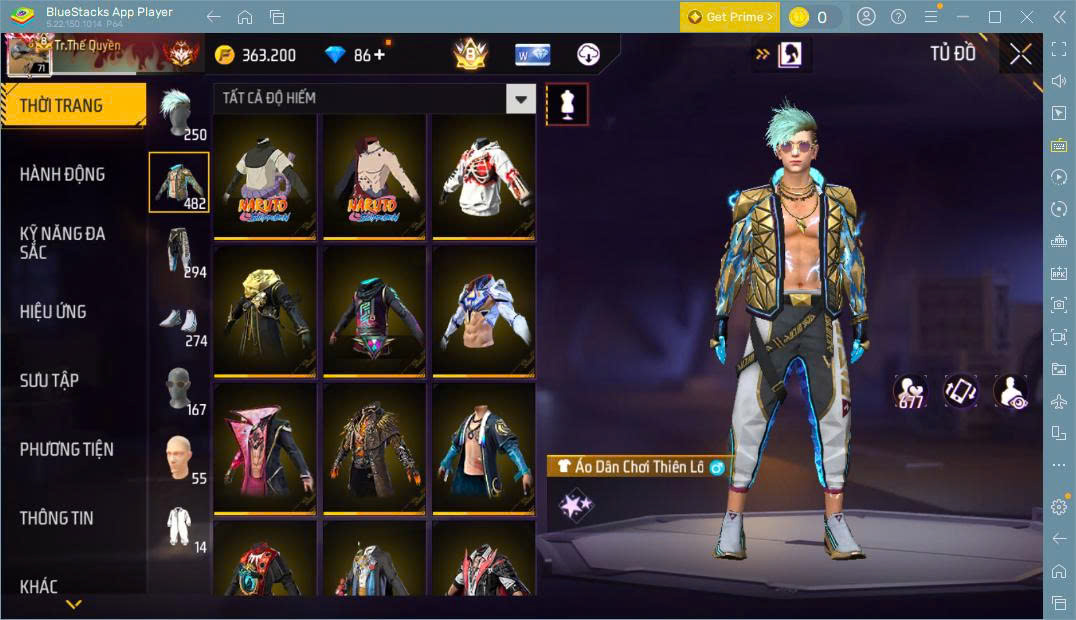Open the shoes subcategory showing 274
The image size is (1076, 620).
coord(179,322)
